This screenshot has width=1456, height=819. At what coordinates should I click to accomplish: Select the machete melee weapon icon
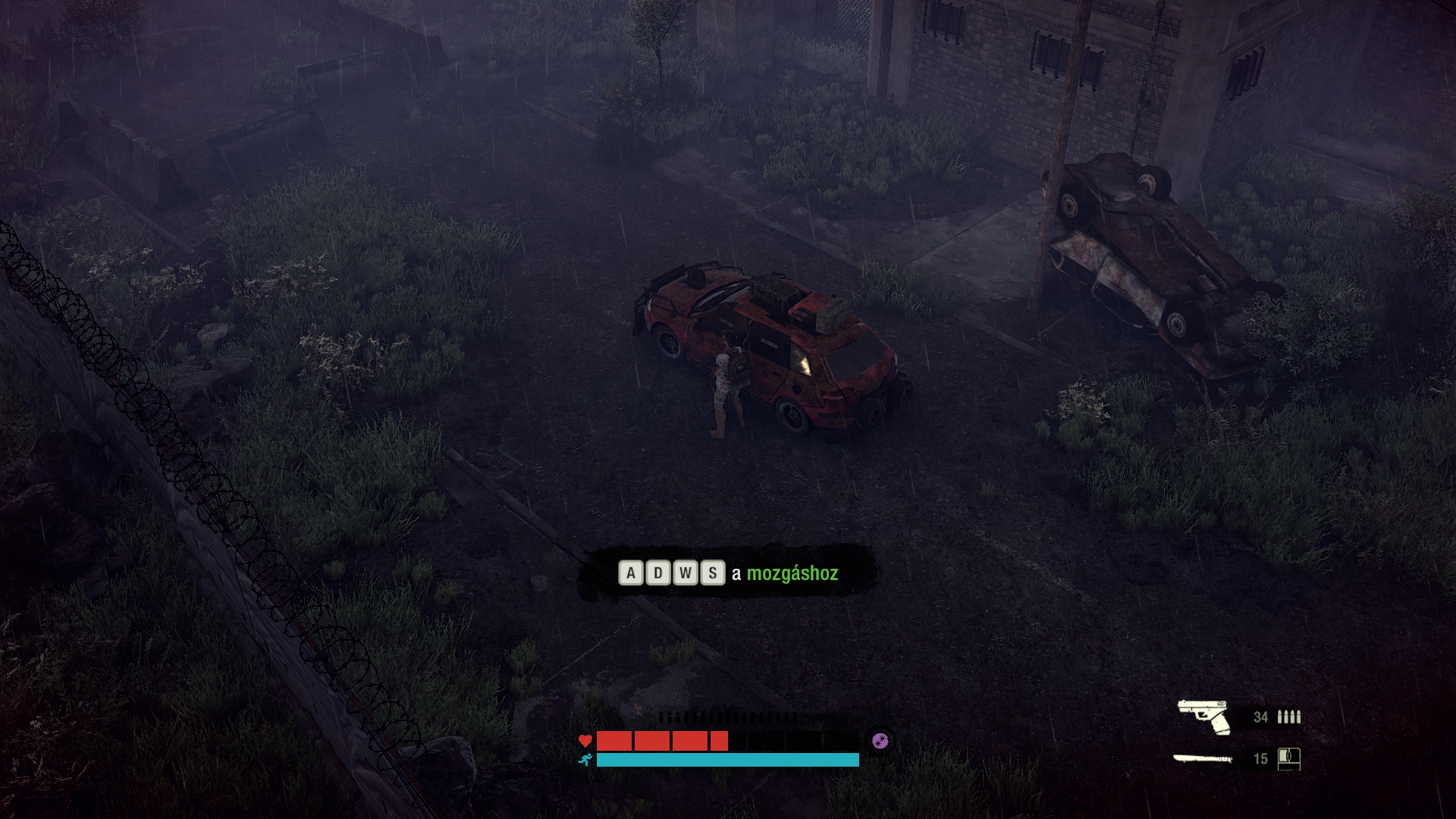(x=1203, y=758)
